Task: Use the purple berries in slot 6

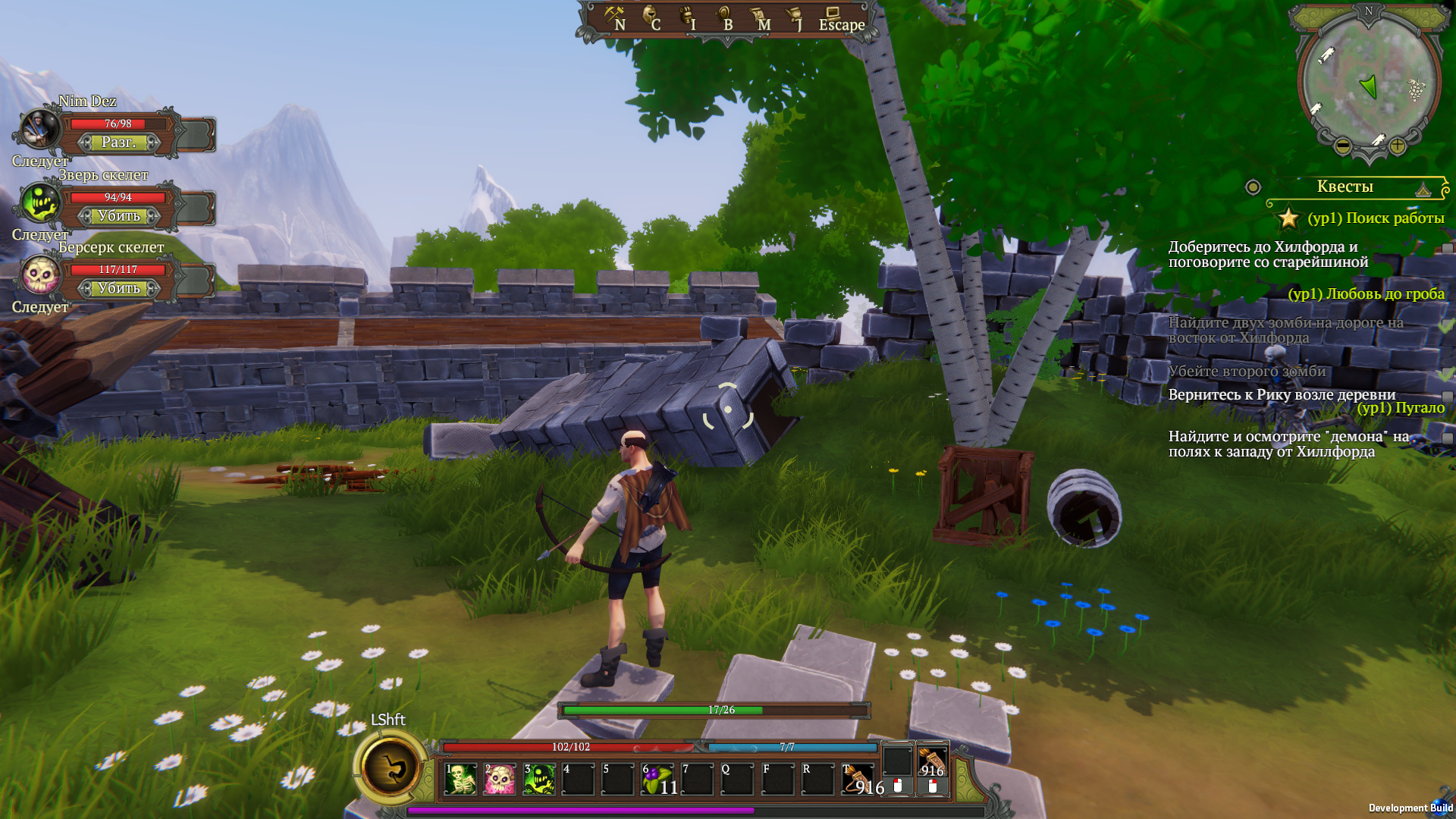Action: (x=657, y=779)
